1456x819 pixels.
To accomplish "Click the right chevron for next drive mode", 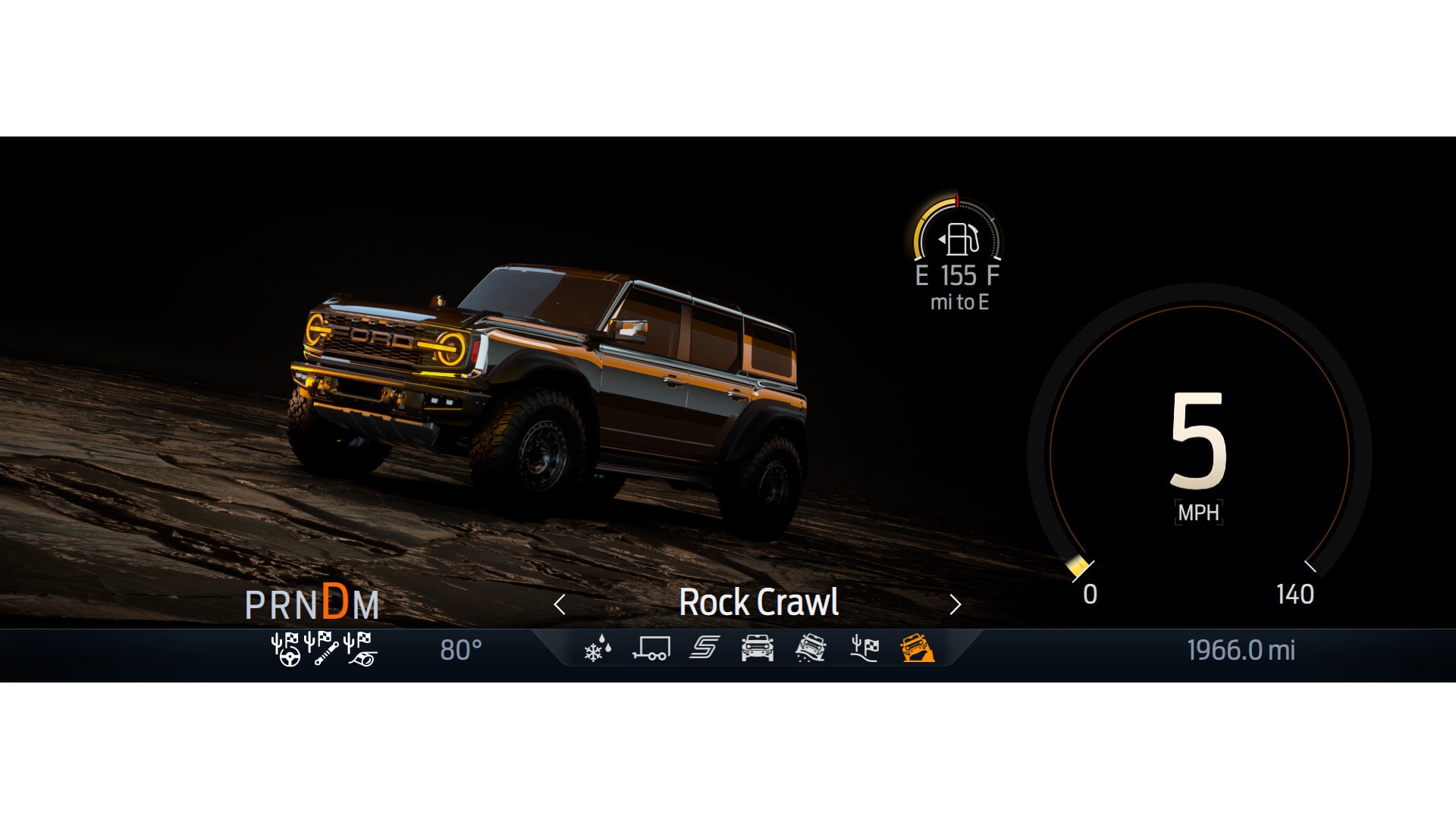I will [x=955, y=604].
